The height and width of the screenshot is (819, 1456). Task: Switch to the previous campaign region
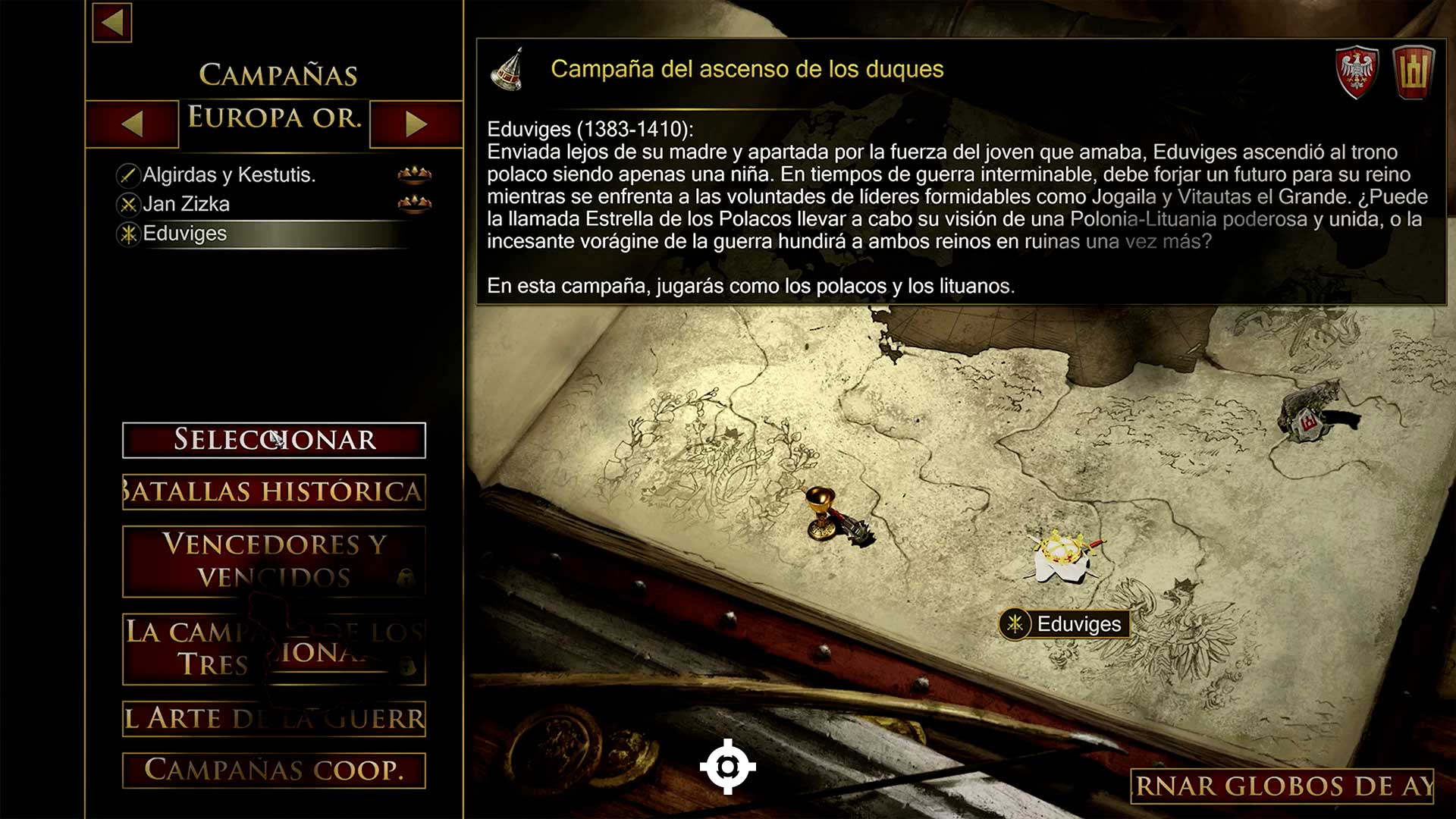(133, 124)
